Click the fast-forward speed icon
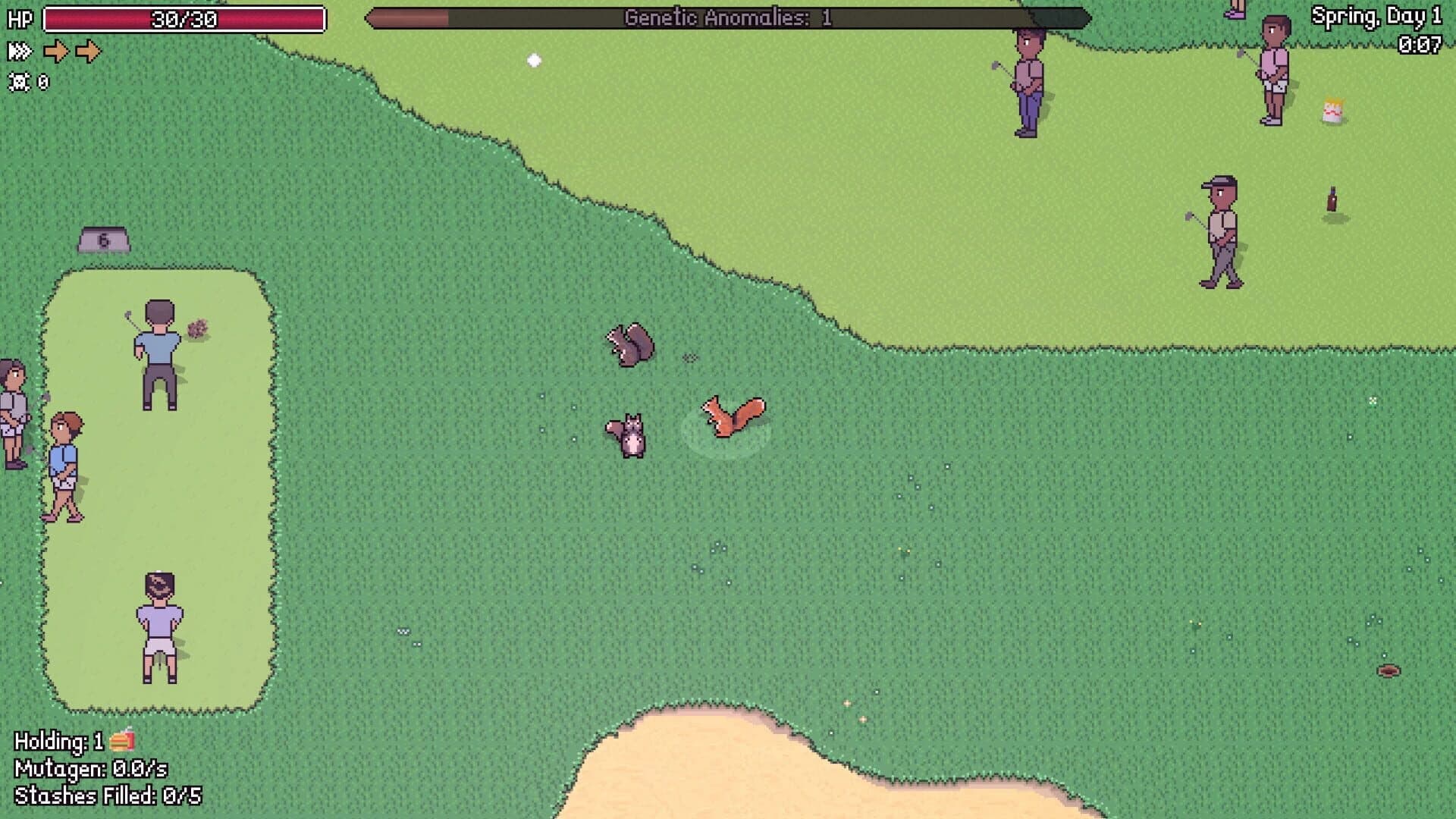This screenshot has width=1456, height=819. pos(20,52)
